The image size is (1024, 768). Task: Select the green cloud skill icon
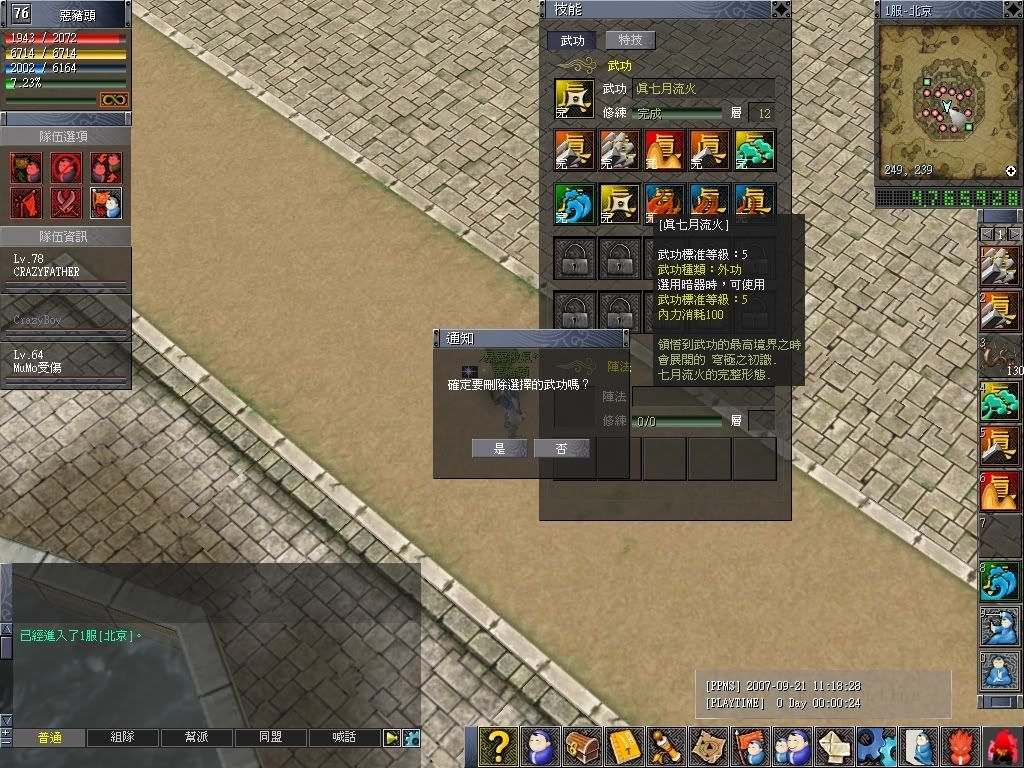coord(755,150)
